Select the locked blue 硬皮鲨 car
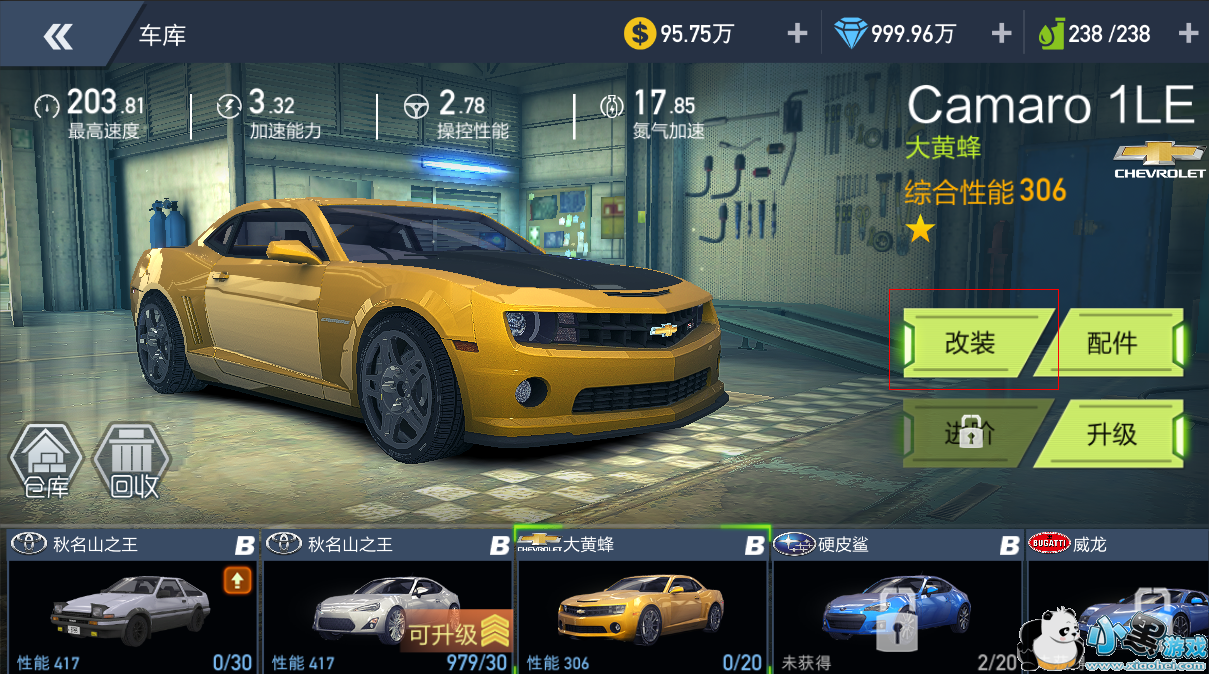Viewport: 1209px width, 674px height. pos(896,603)
